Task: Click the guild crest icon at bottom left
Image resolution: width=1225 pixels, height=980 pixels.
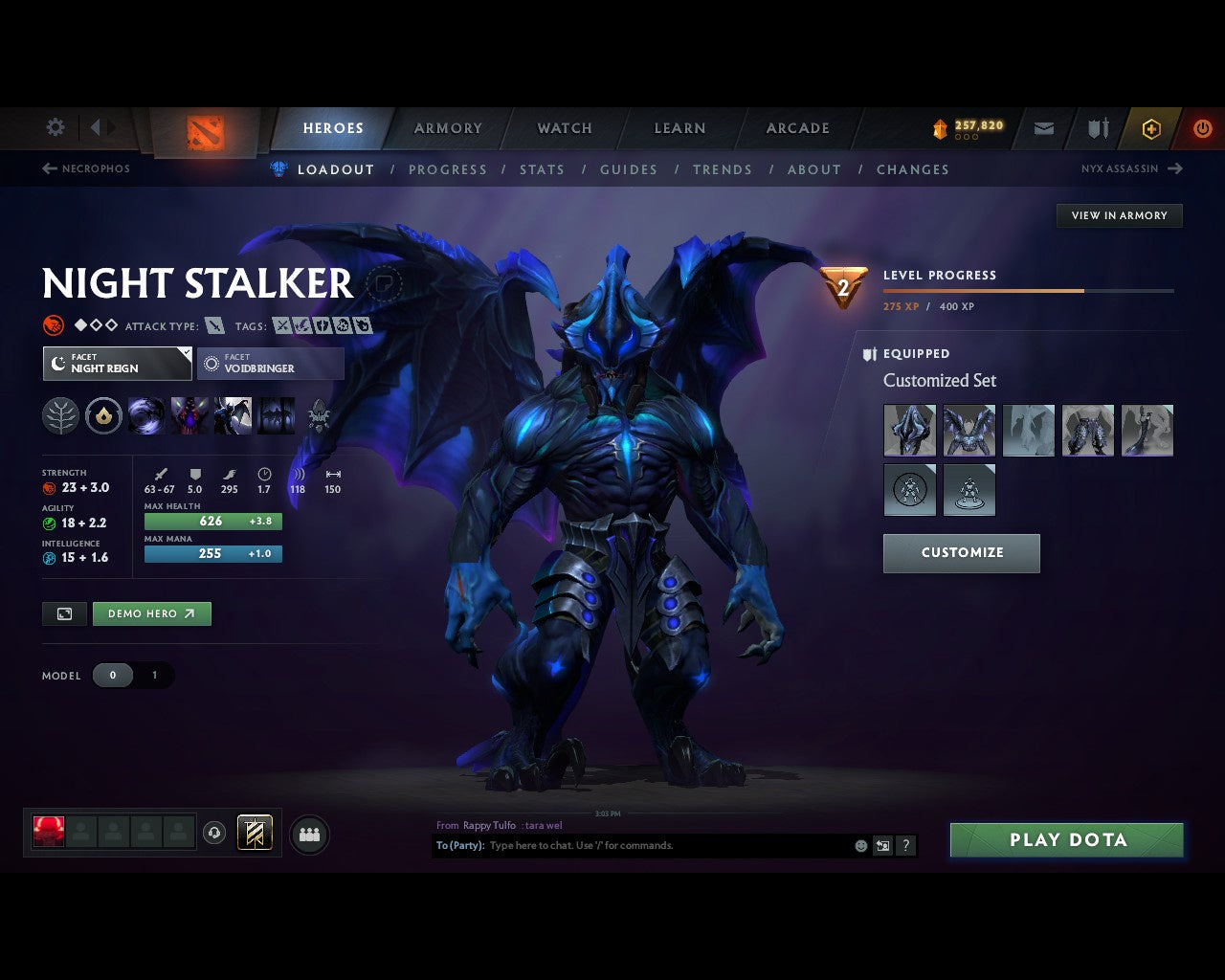Action: [254, 833]
